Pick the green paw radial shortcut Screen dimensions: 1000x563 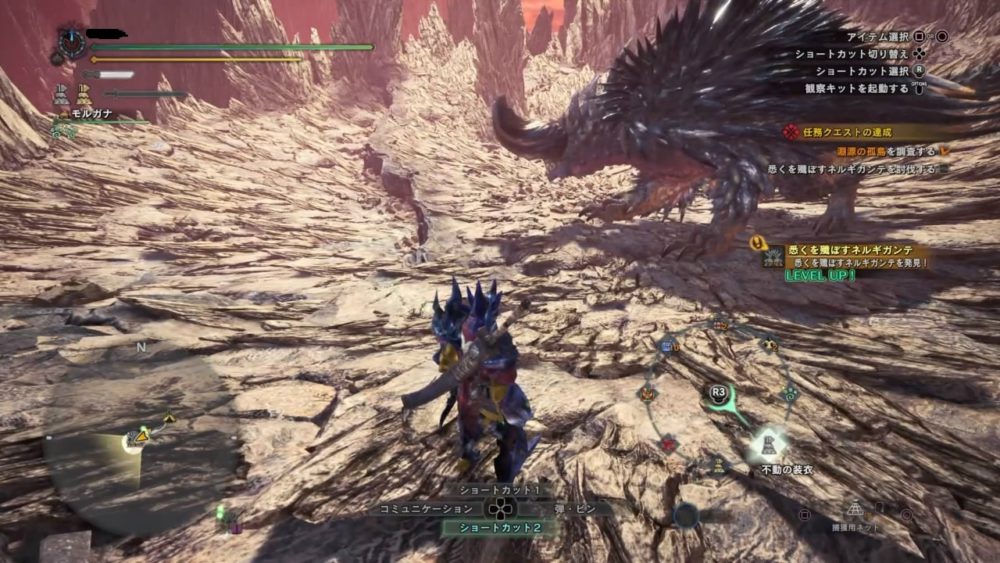pyautogui.click(x=789, y=394)
